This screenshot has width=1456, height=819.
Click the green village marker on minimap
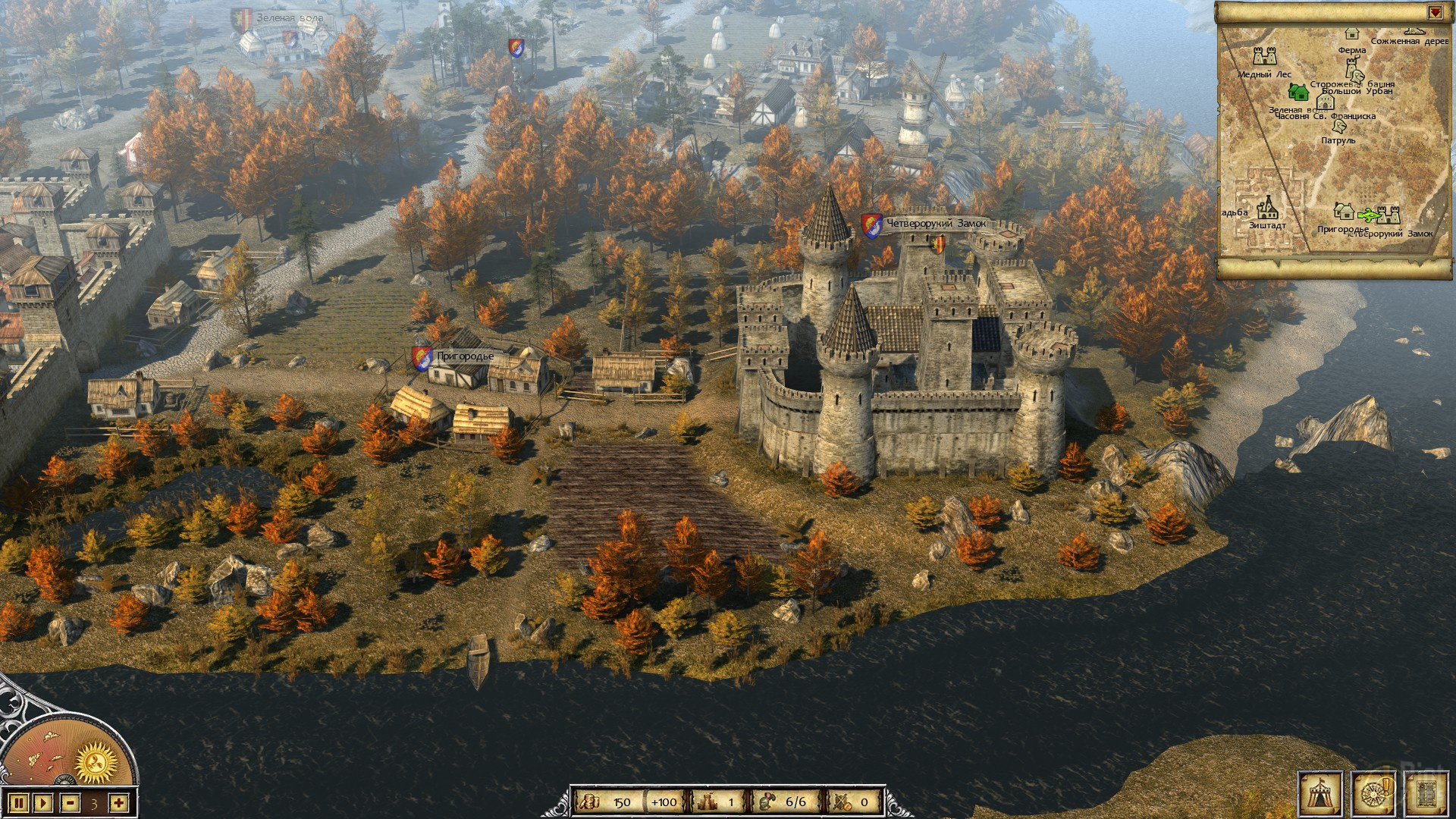click(1298, 93)
